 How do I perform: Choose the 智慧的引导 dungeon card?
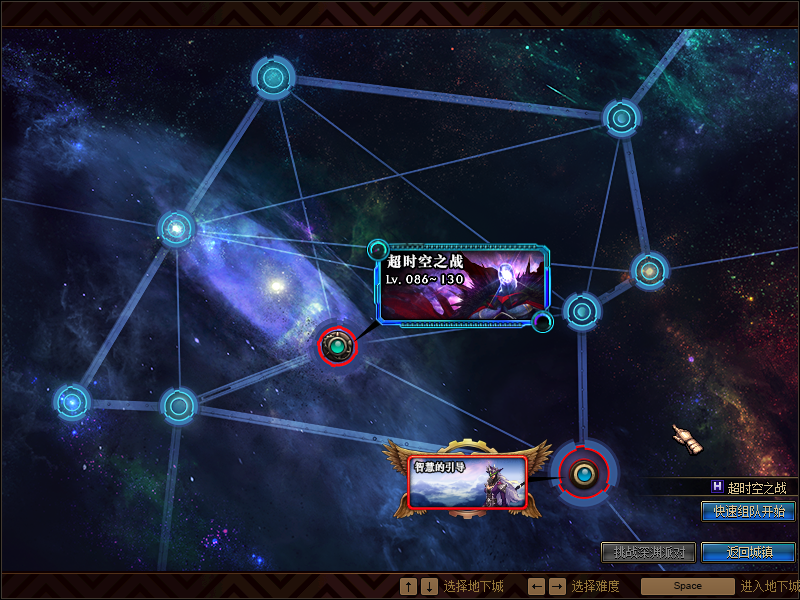(467, 481)
